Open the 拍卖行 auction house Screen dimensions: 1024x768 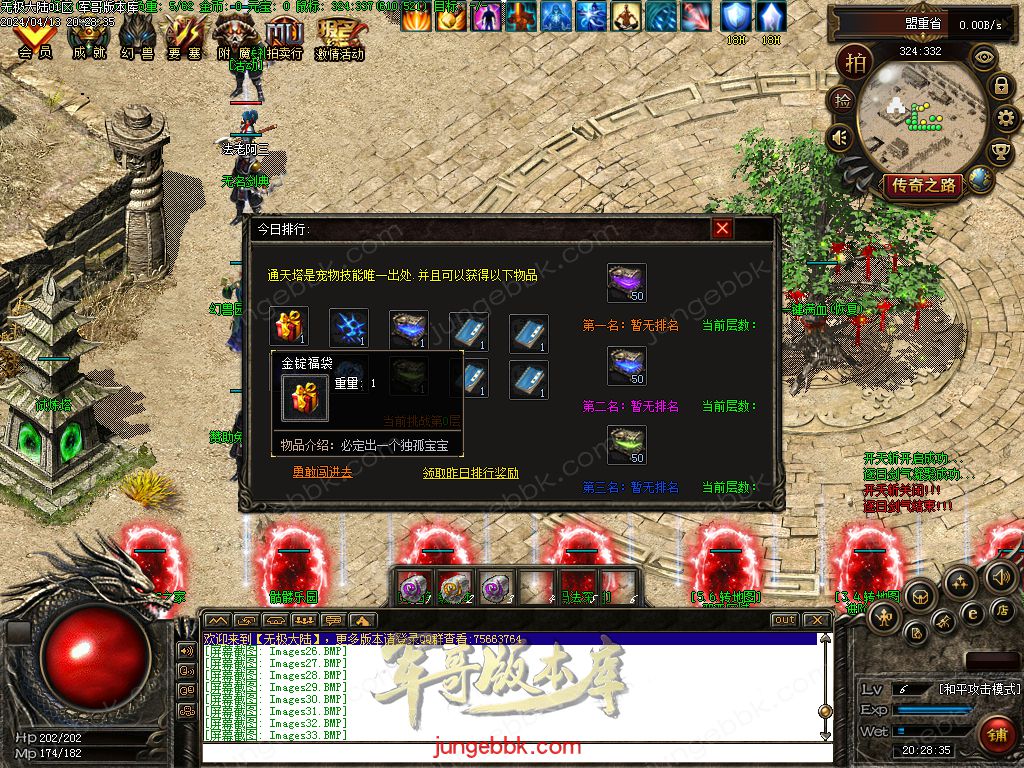[284, 40]
